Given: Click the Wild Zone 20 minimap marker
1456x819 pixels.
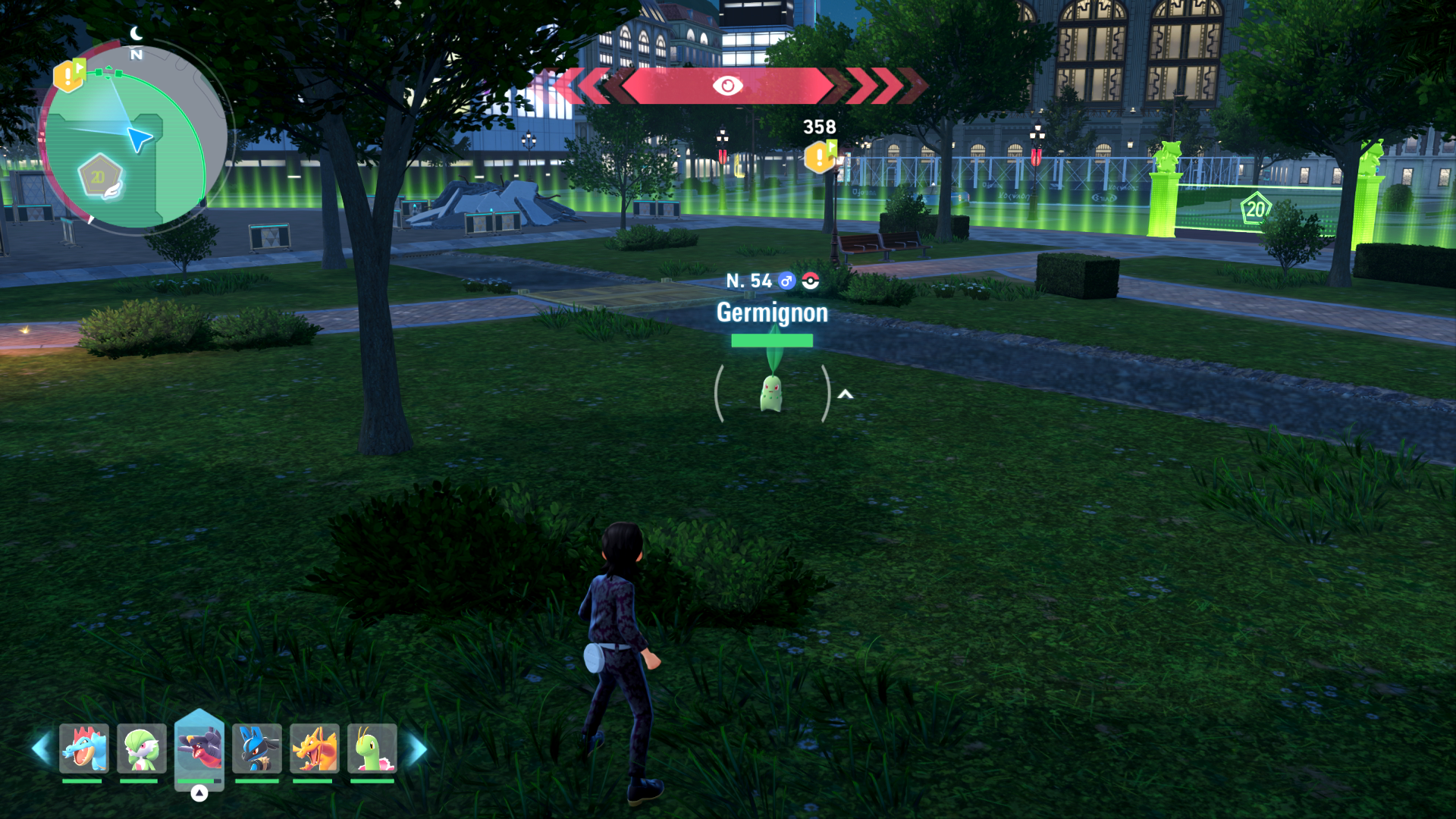Looking at the screenshot, I should 100,177.
